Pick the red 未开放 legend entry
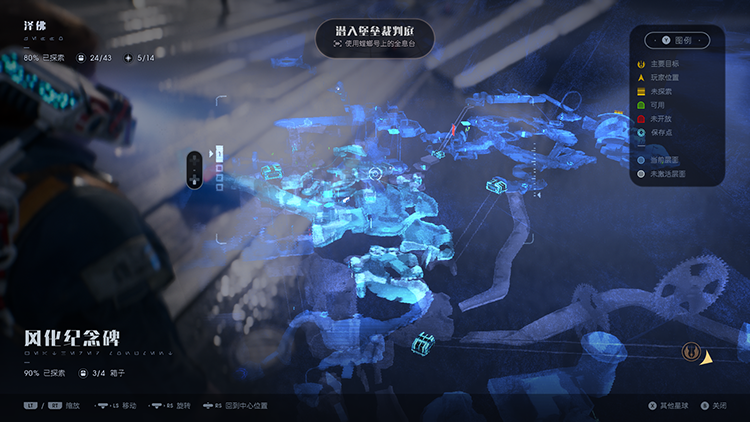 665,118
